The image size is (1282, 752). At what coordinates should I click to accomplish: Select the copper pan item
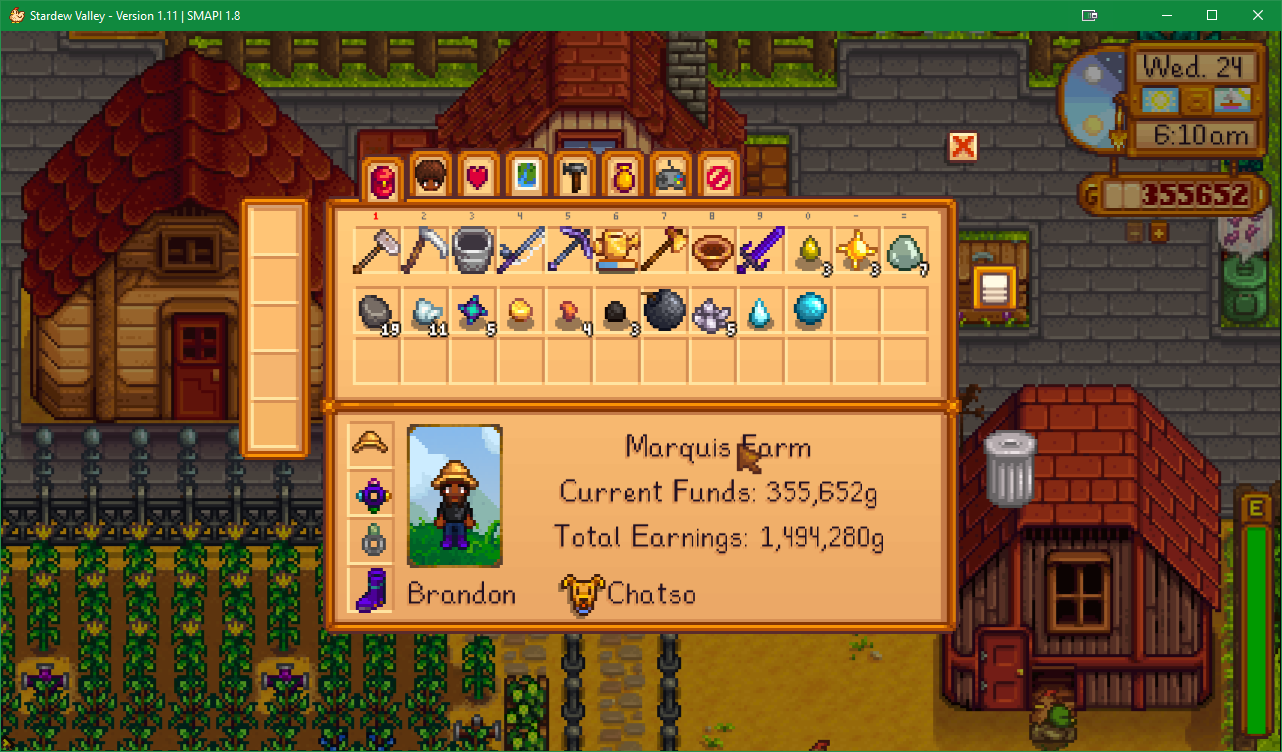(713, 250)
